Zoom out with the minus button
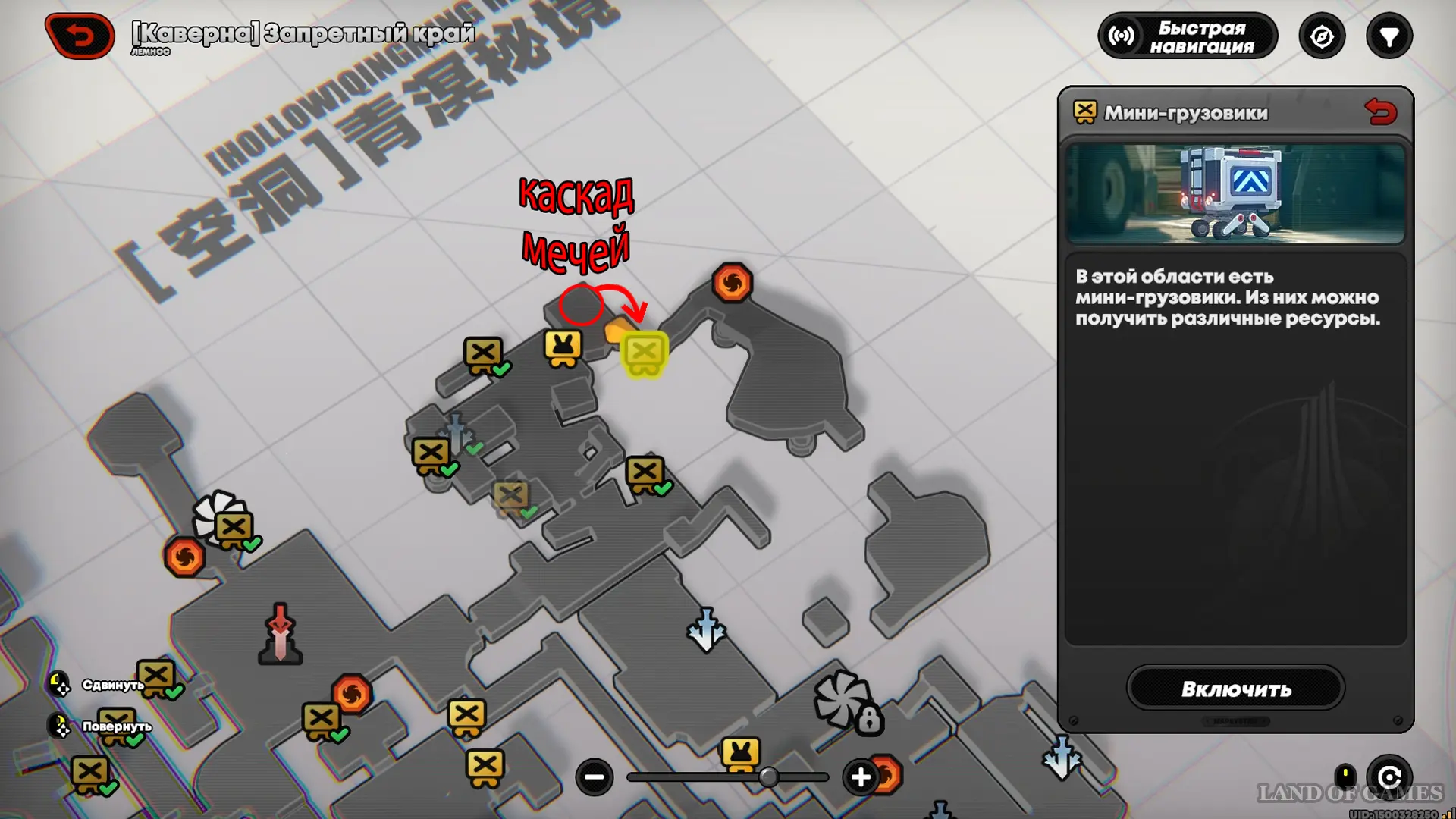The image size is (1456, 819). coord(595,777)
